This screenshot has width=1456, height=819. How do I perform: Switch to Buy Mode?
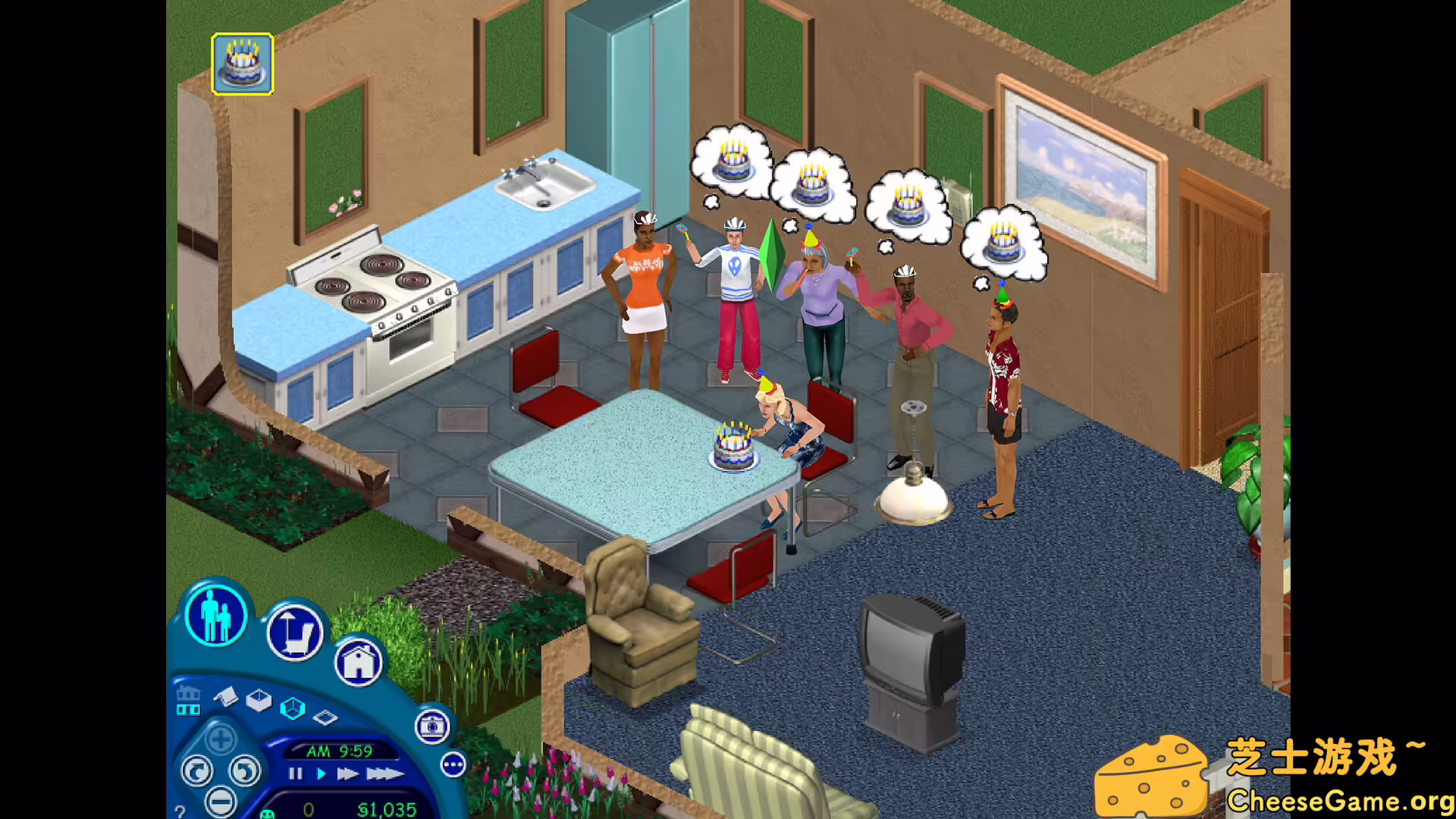point(295,632)
